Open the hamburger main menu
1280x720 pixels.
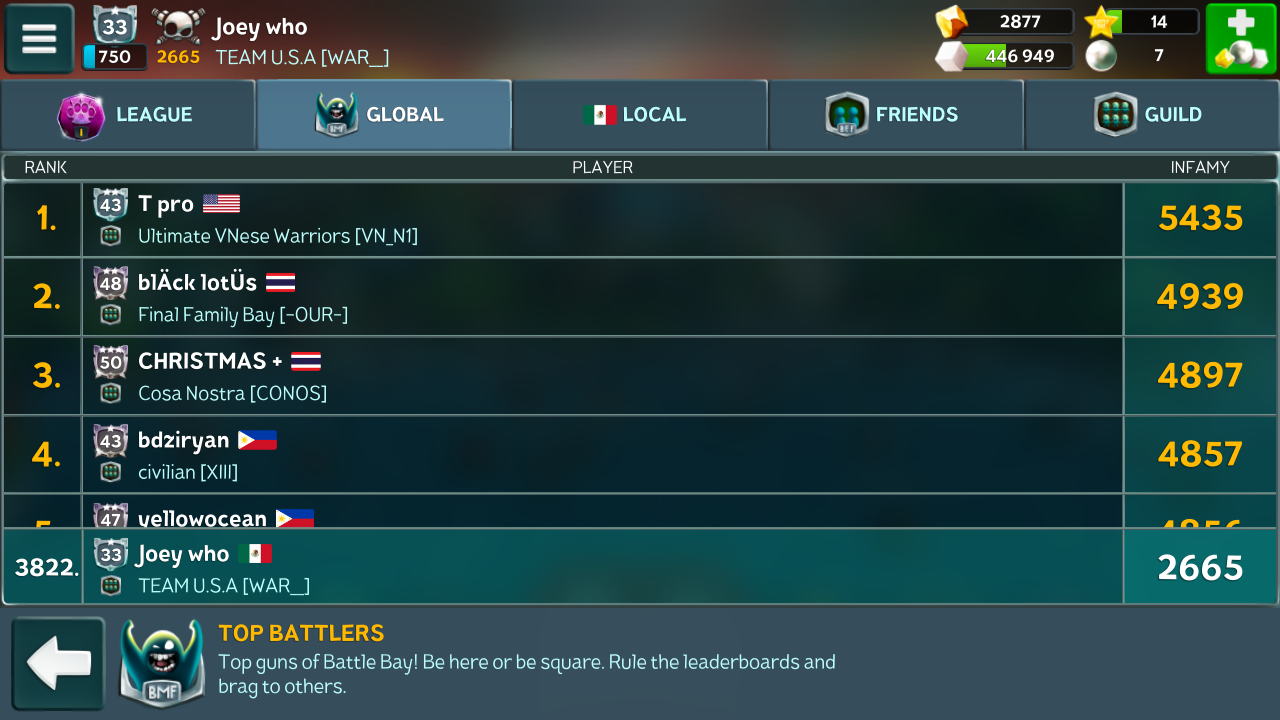pos(39,39)
